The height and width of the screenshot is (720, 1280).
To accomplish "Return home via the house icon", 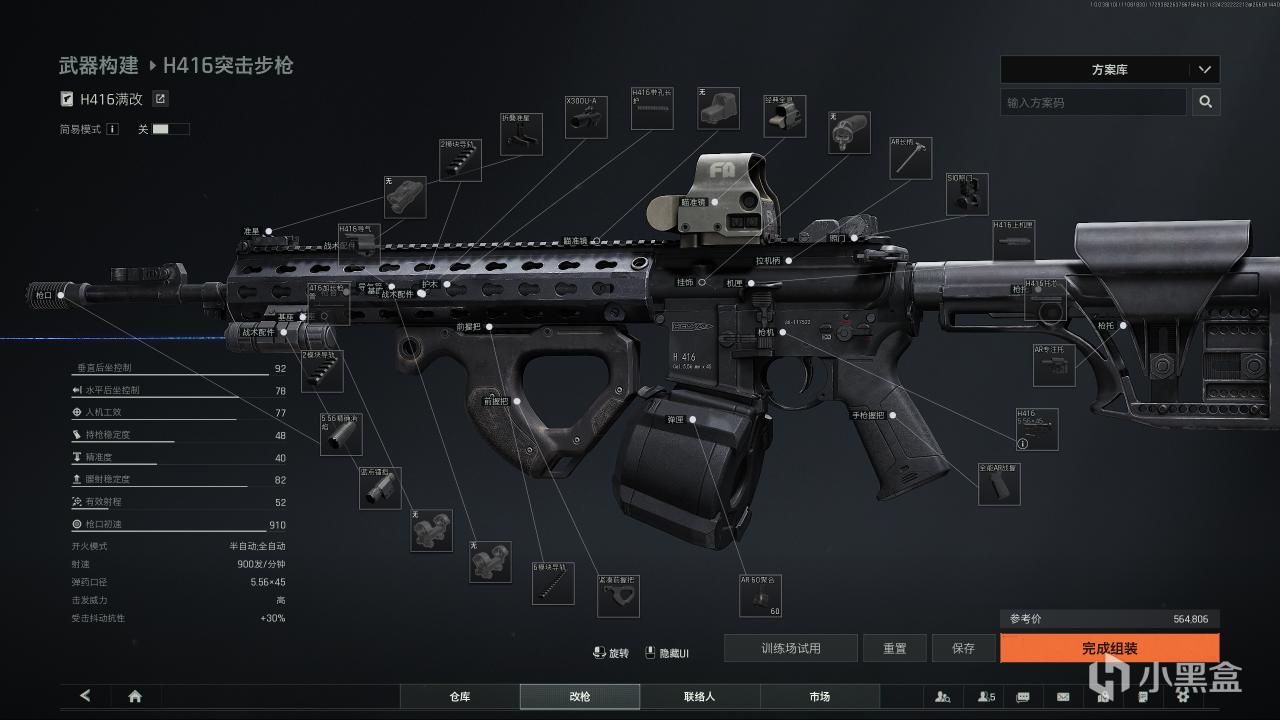I will point(135,696).
